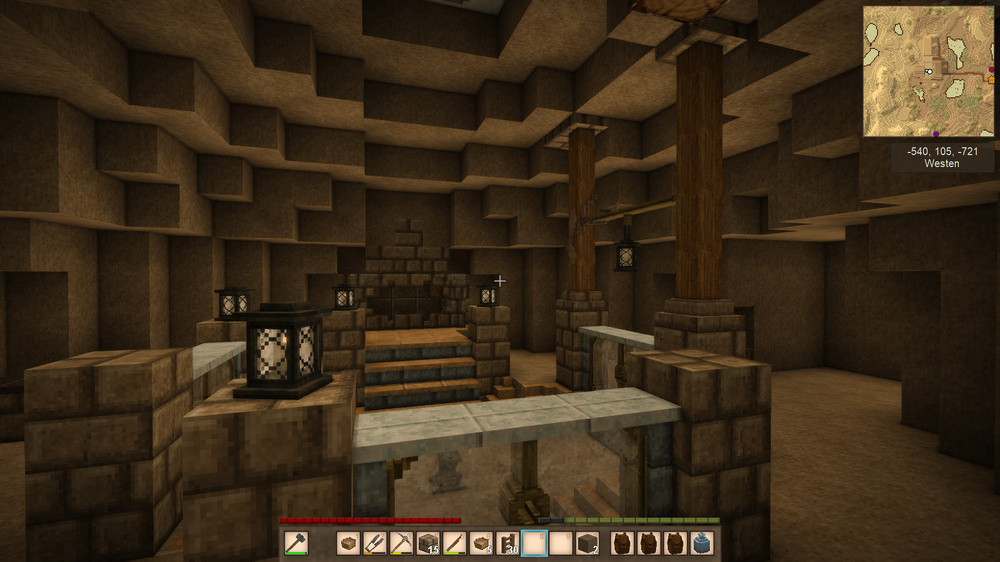The height and width of the screenshot is (562, 1000).
Task: Click the blue-grey container bag slot
Action: (702, 543)
